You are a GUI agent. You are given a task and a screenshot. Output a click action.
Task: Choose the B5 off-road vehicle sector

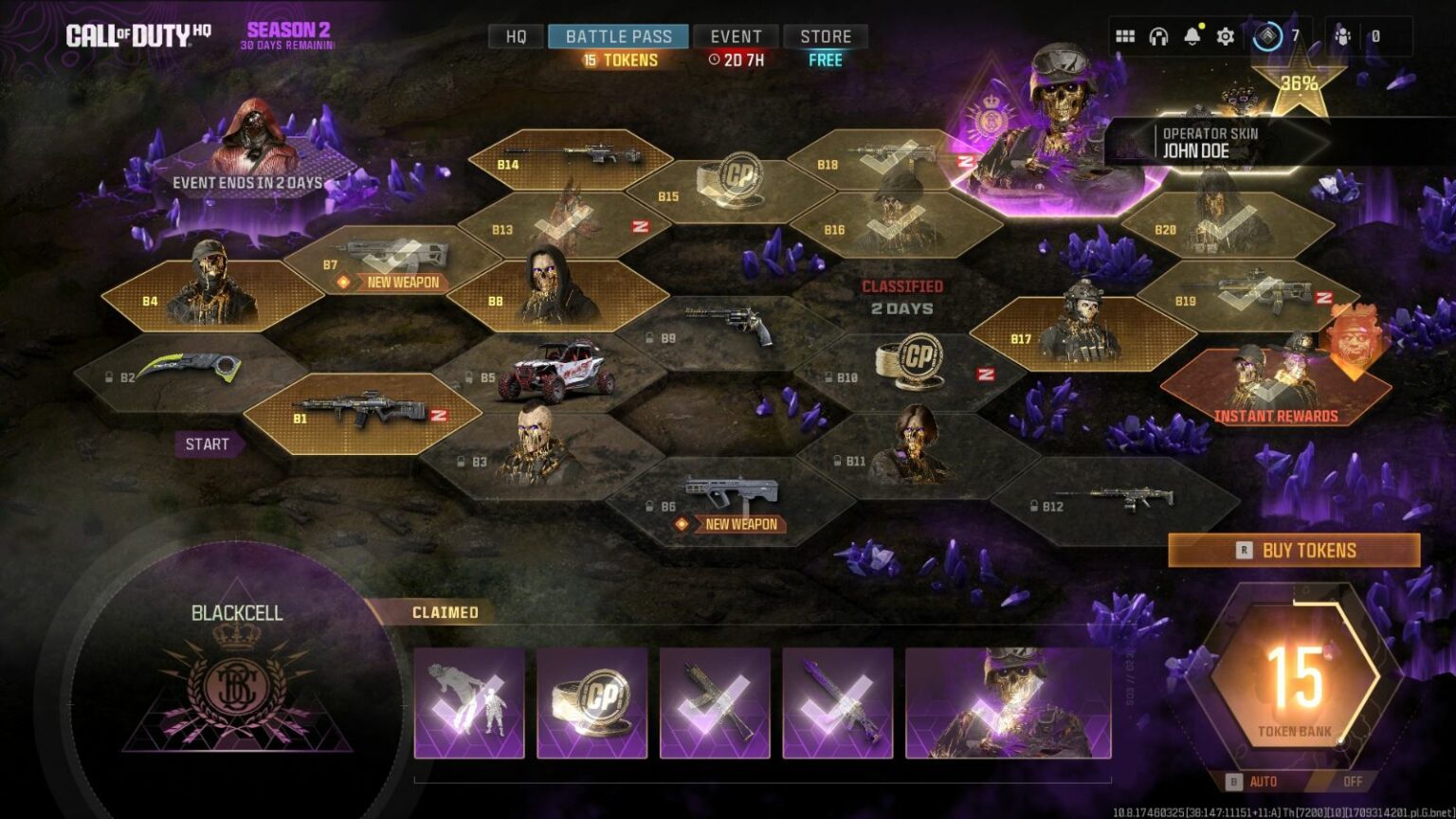550,373
